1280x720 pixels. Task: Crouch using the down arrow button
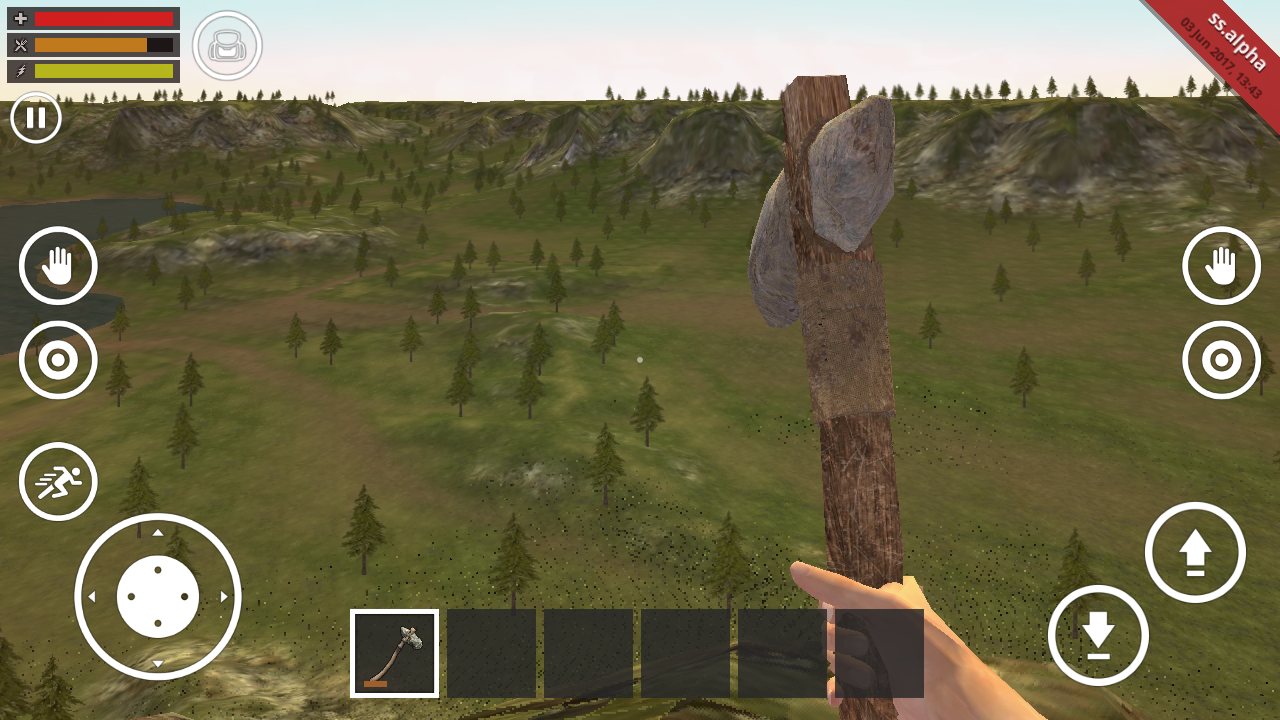(x=1098, y=635)
